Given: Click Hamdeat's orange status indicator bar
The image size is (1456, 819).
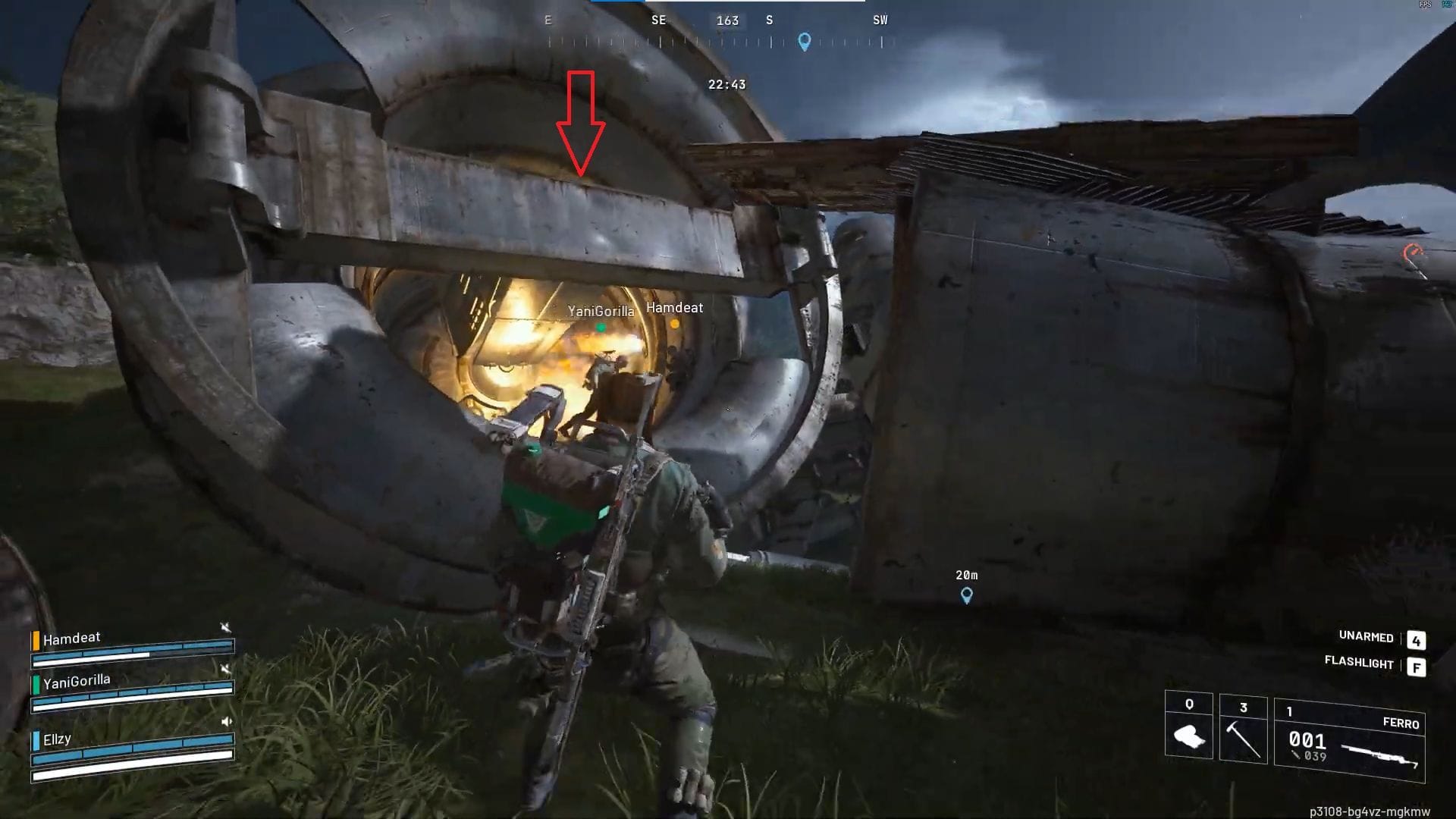Looking at the screenshot, I should point(36,640).
